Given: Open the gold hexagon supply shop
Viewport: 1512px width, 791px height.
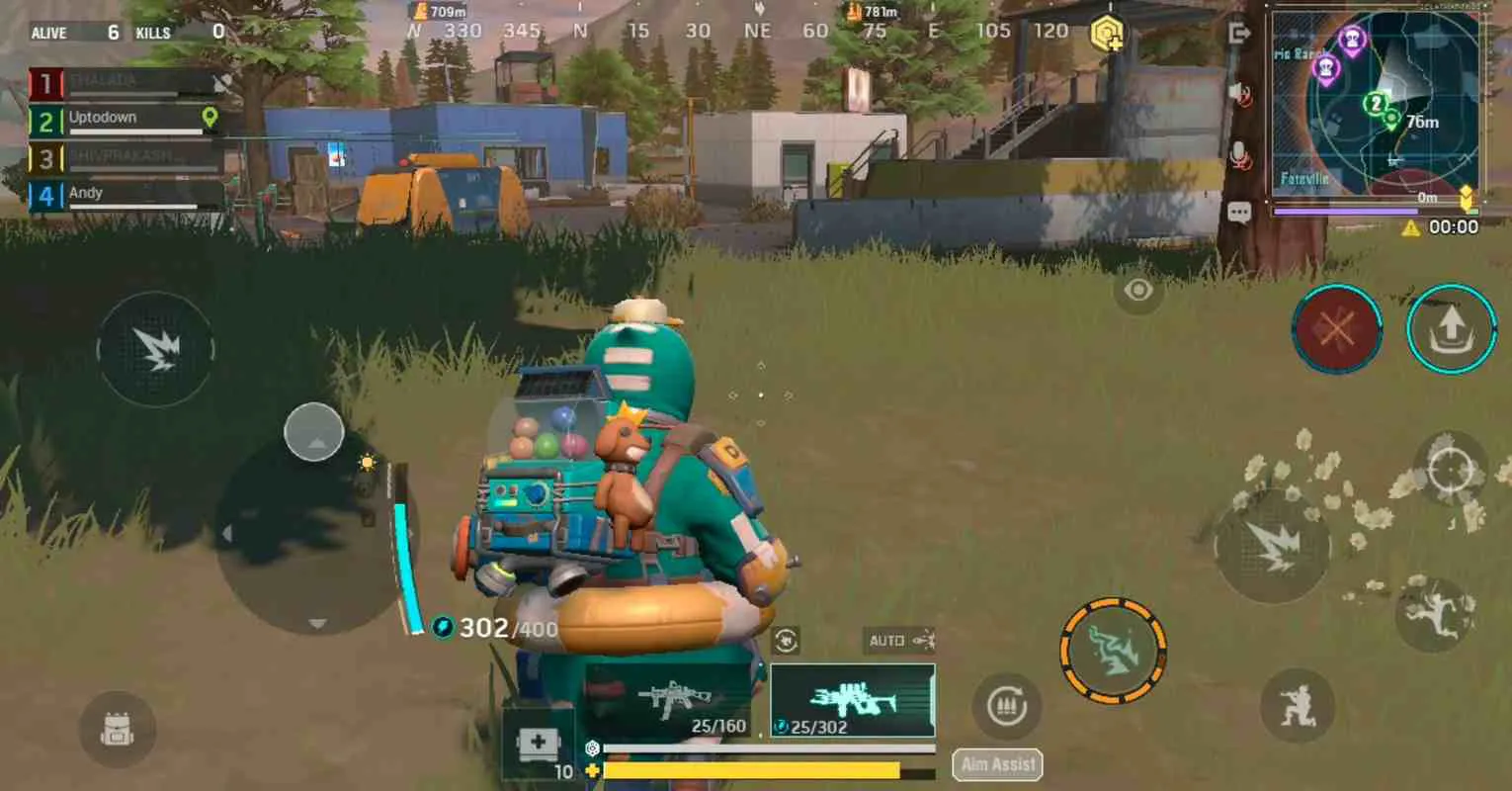Looking at the screenshot, I should click(1109, 31).
